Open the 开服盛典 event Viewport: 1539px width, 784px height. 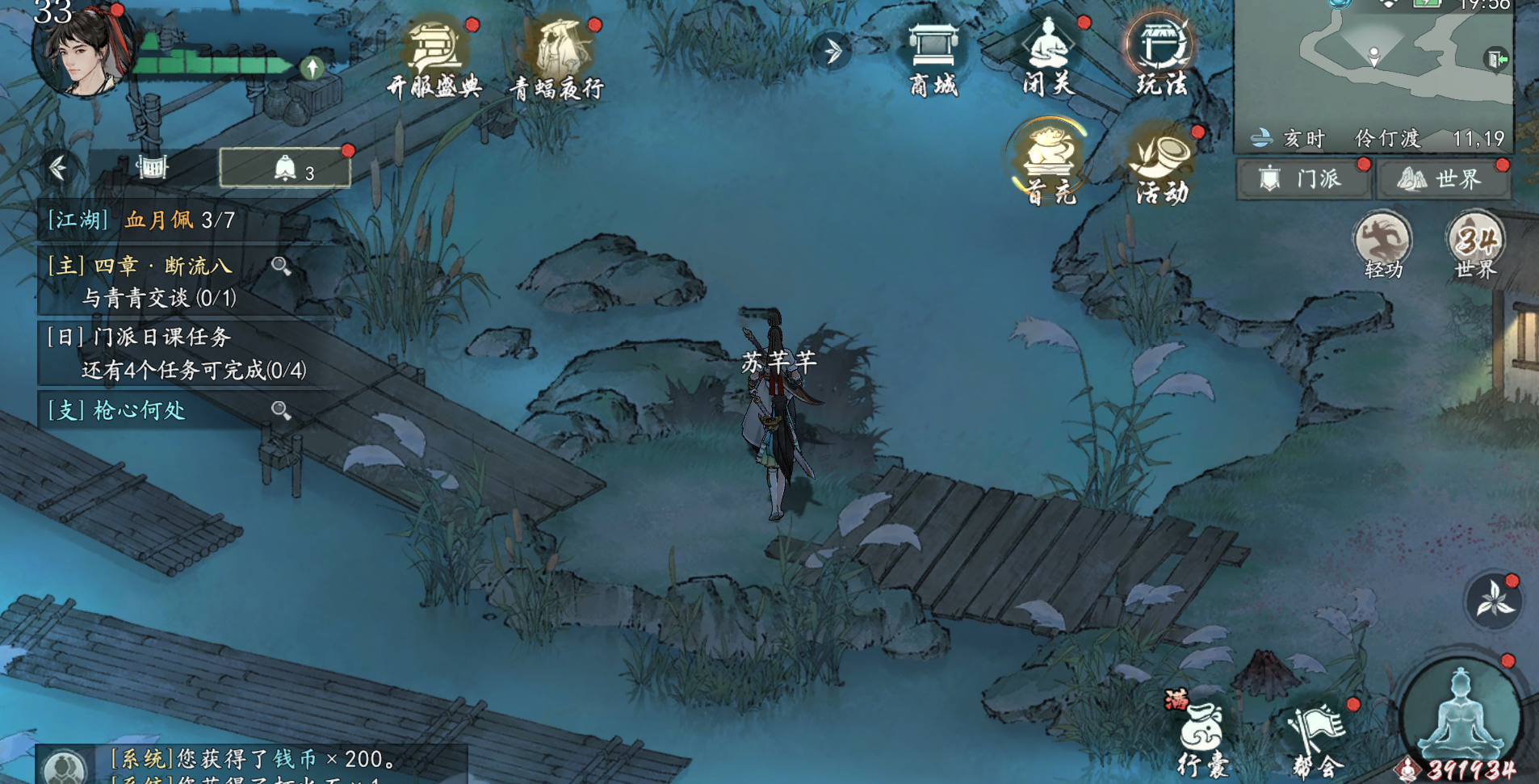pos(434,58)
